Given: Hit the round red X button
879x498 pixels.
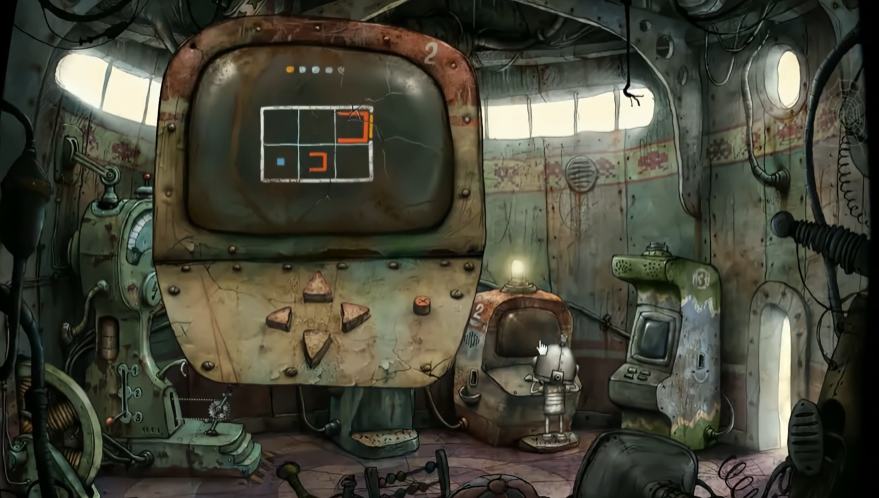Looking at the screenshot, I should pos(422,304).
